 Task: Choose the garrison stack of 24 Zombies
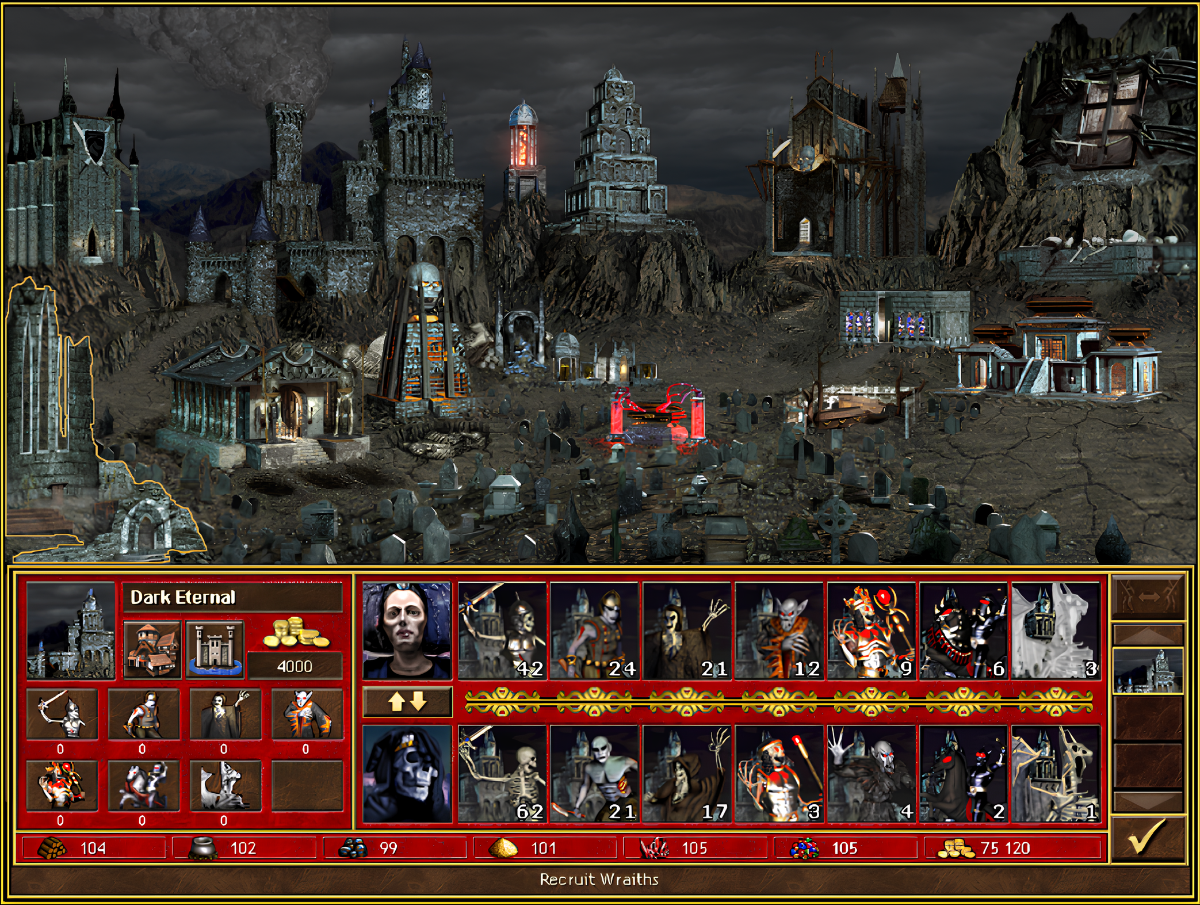[x=594, y=631]
